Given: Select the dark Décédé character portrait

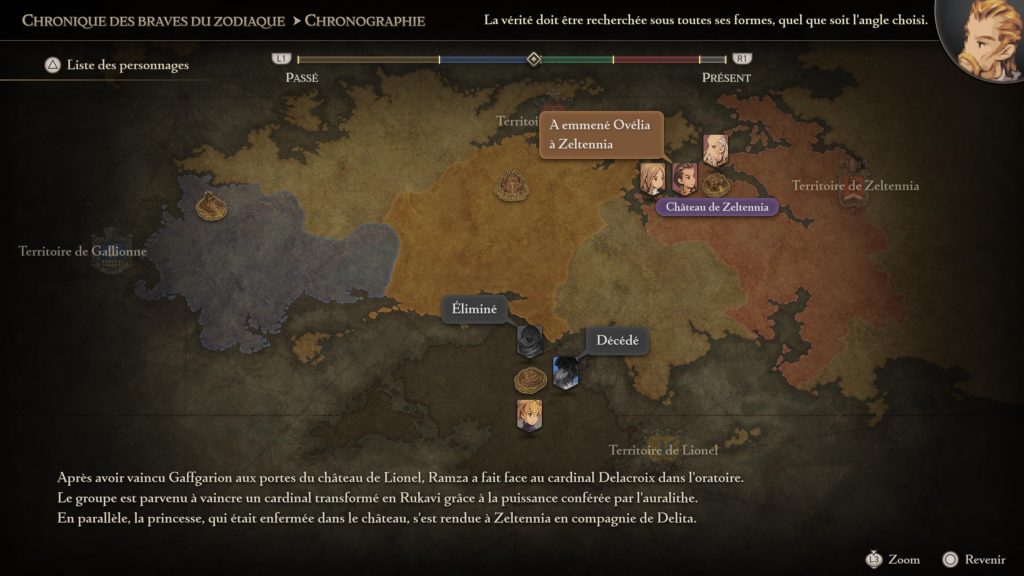Looking at the screenshot, I should (x=565, y=372).
